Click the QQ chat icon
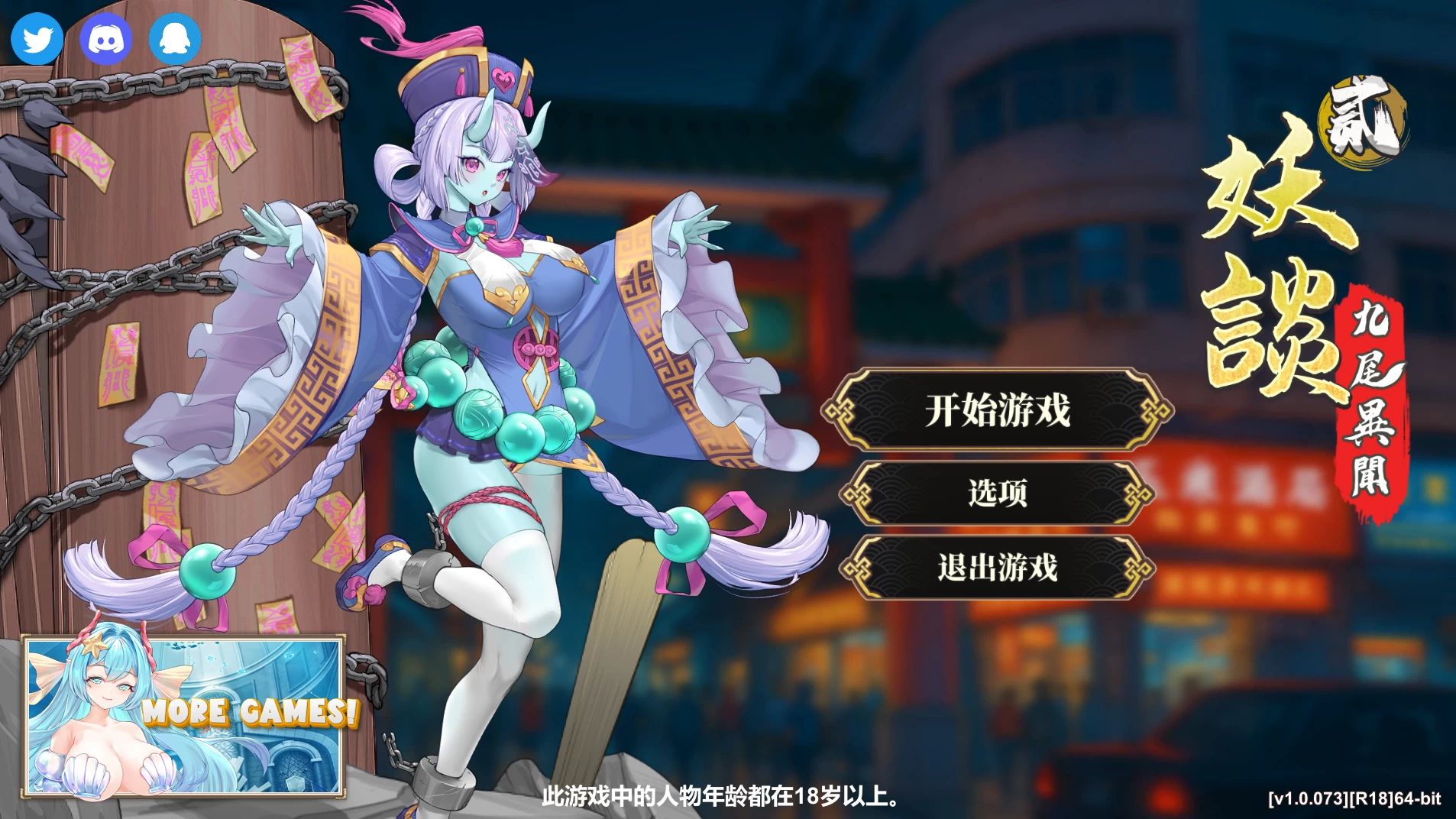 click(x=175, y=37)
